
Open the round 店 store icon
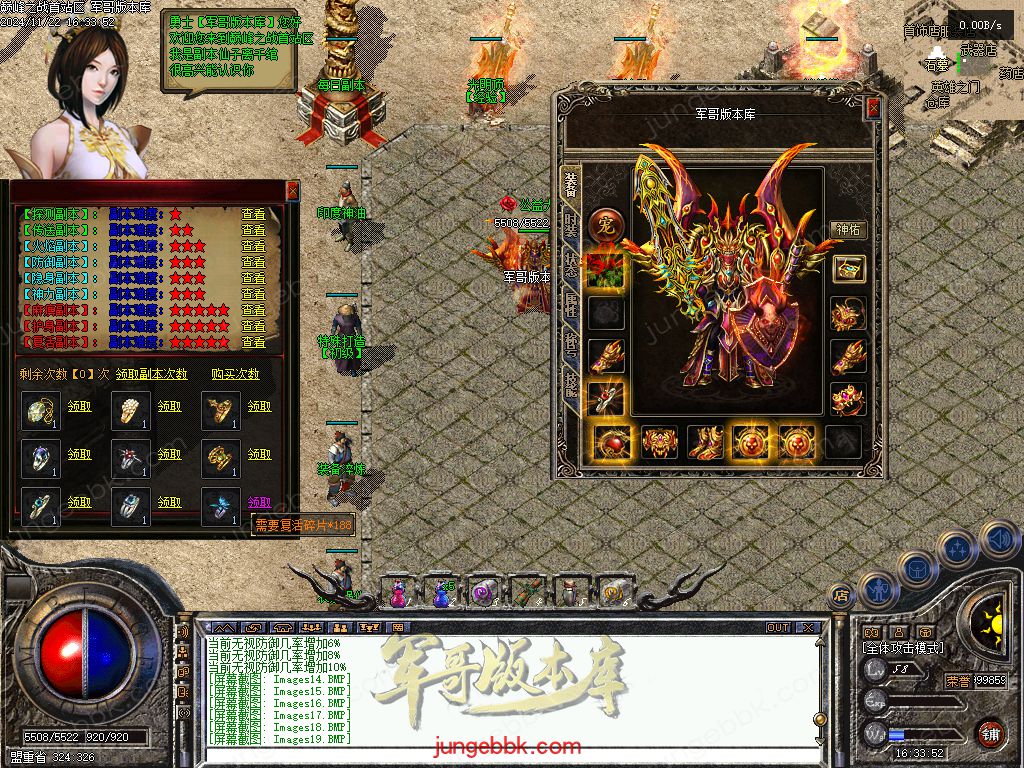pyautogui.click(x=840, y=596)
